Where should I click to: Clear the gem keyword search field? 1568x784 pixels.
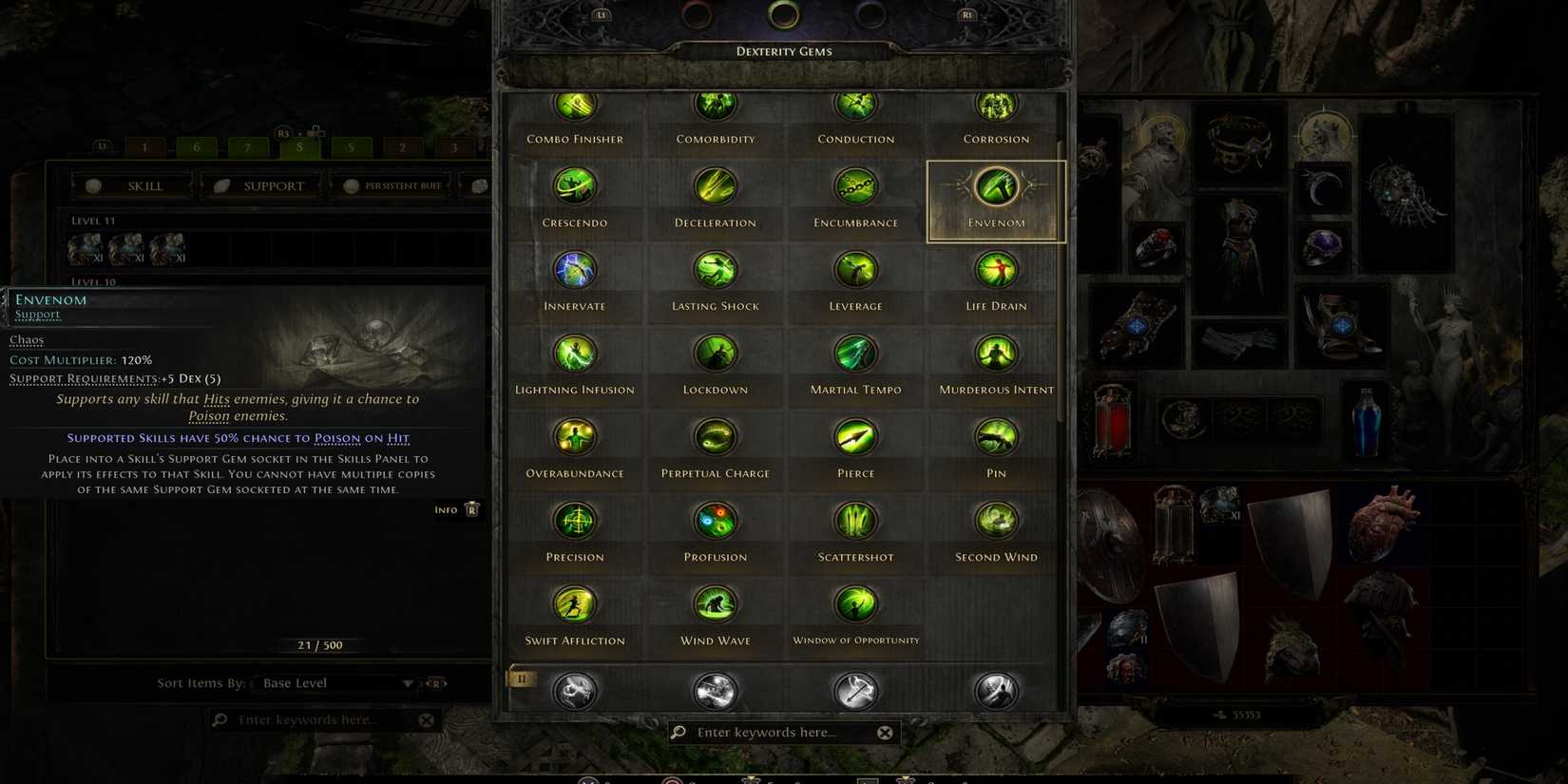tap(885, 732)
